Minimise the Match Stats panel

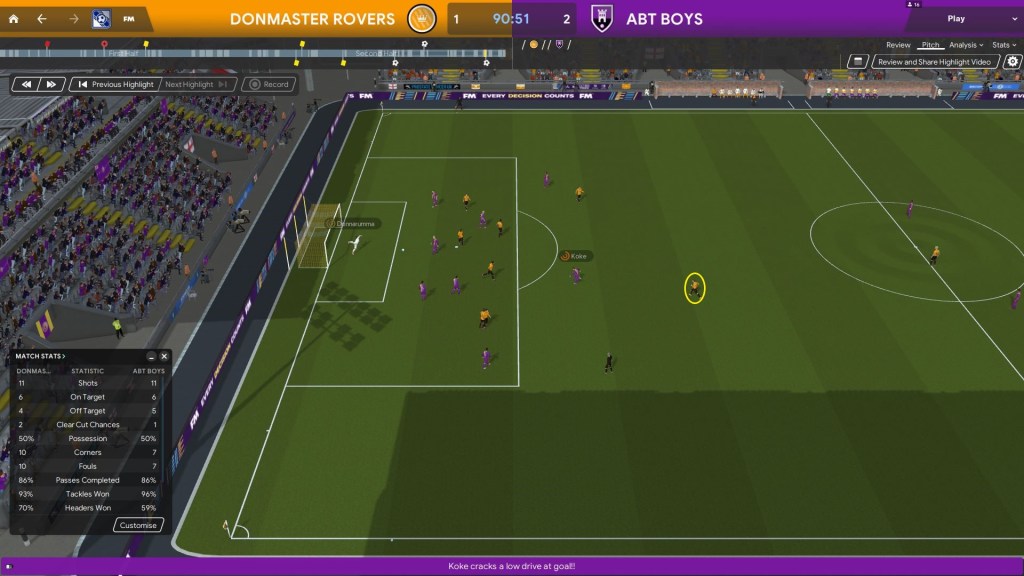tap(152, 356)
